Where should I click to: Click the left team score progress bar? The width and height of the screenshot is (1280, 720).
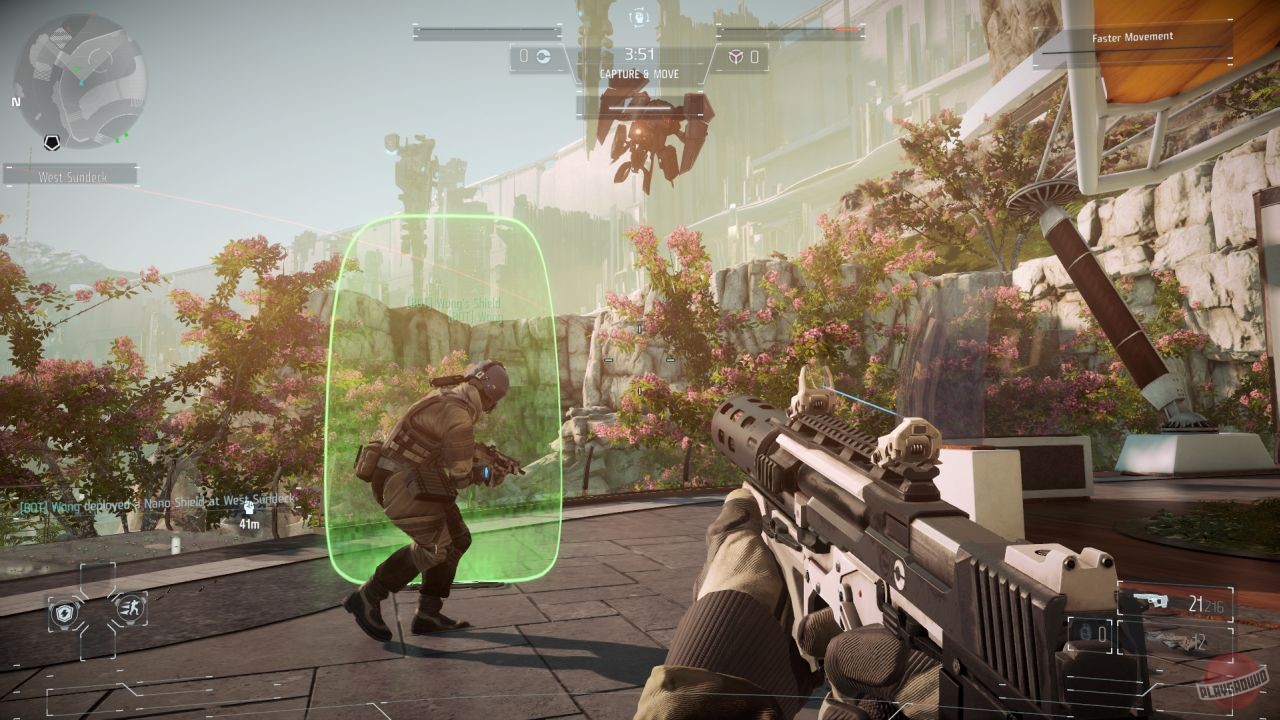[x=486, y=31]
